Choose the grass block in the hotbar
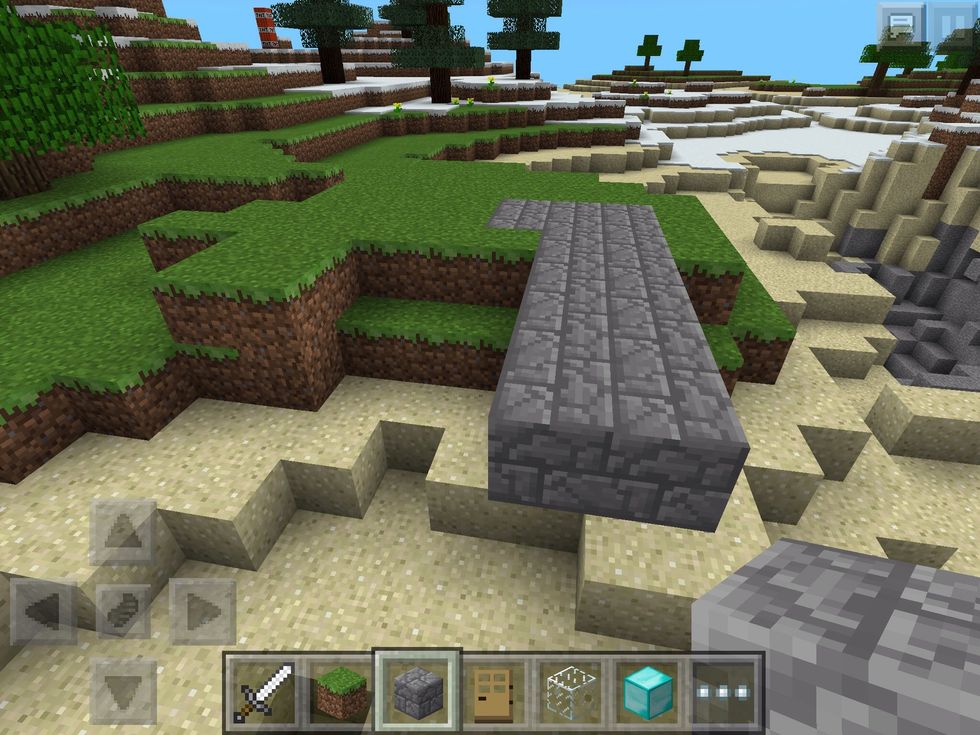This screenshot has height=735, width=980. [337, 692]
